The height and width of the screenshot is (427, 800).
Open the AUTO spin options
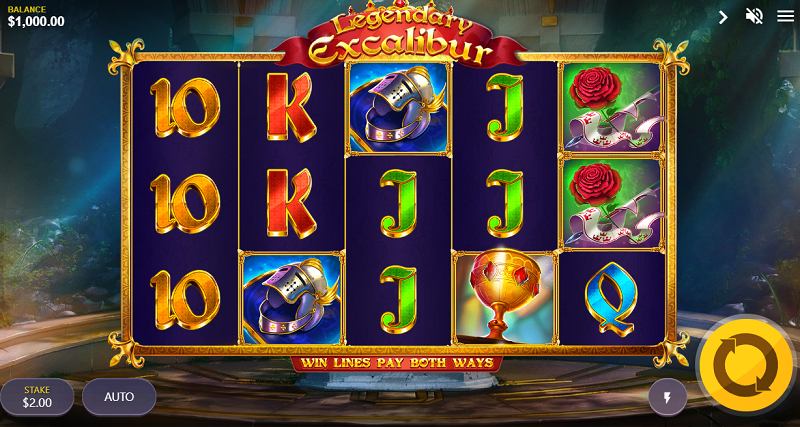119,396
